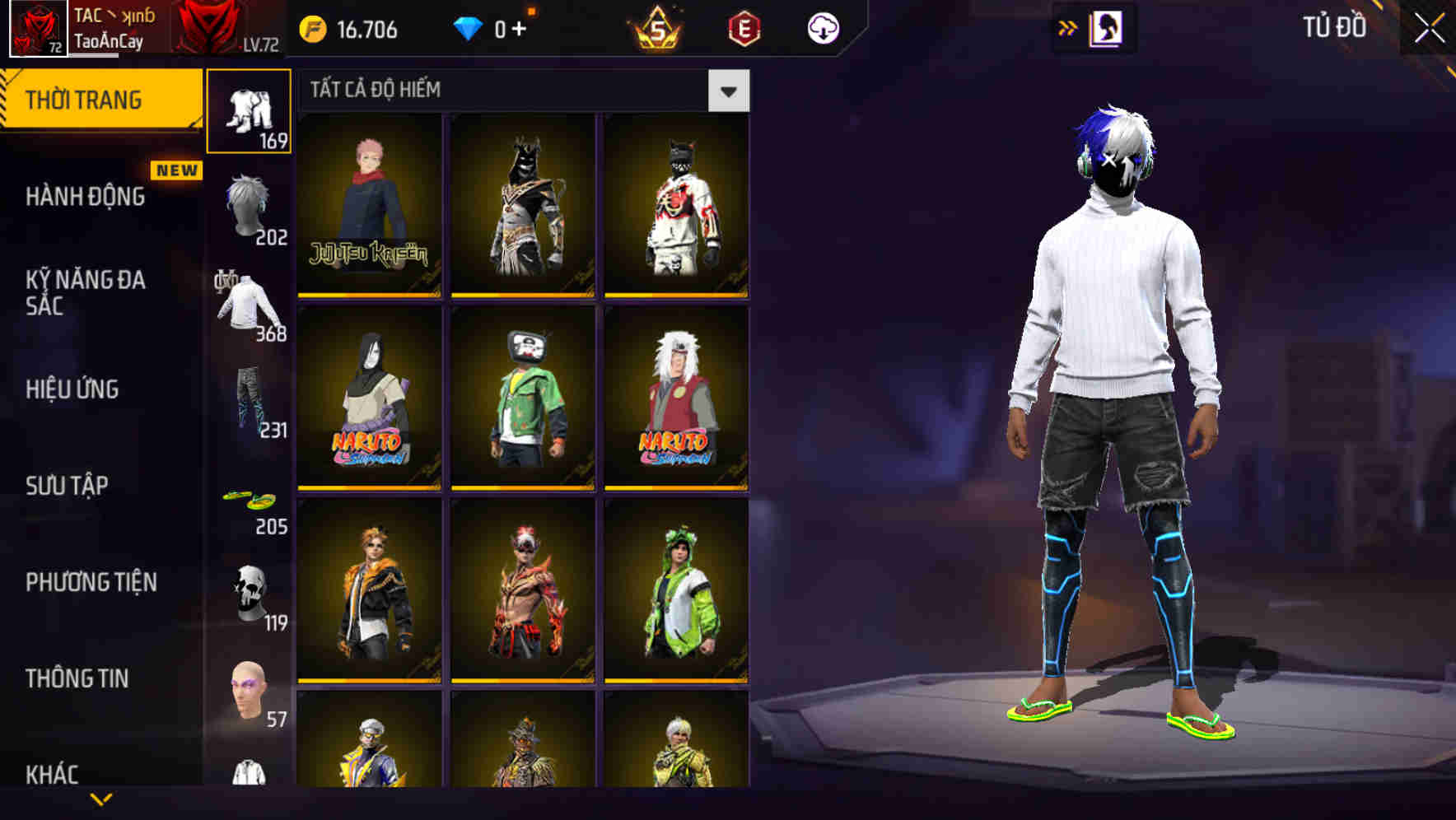Image resolution: width=1456 pixels, height=820 pixels.
Task: Open the cloud download icon
Action: pyautogui.click(x=823, y=27)
